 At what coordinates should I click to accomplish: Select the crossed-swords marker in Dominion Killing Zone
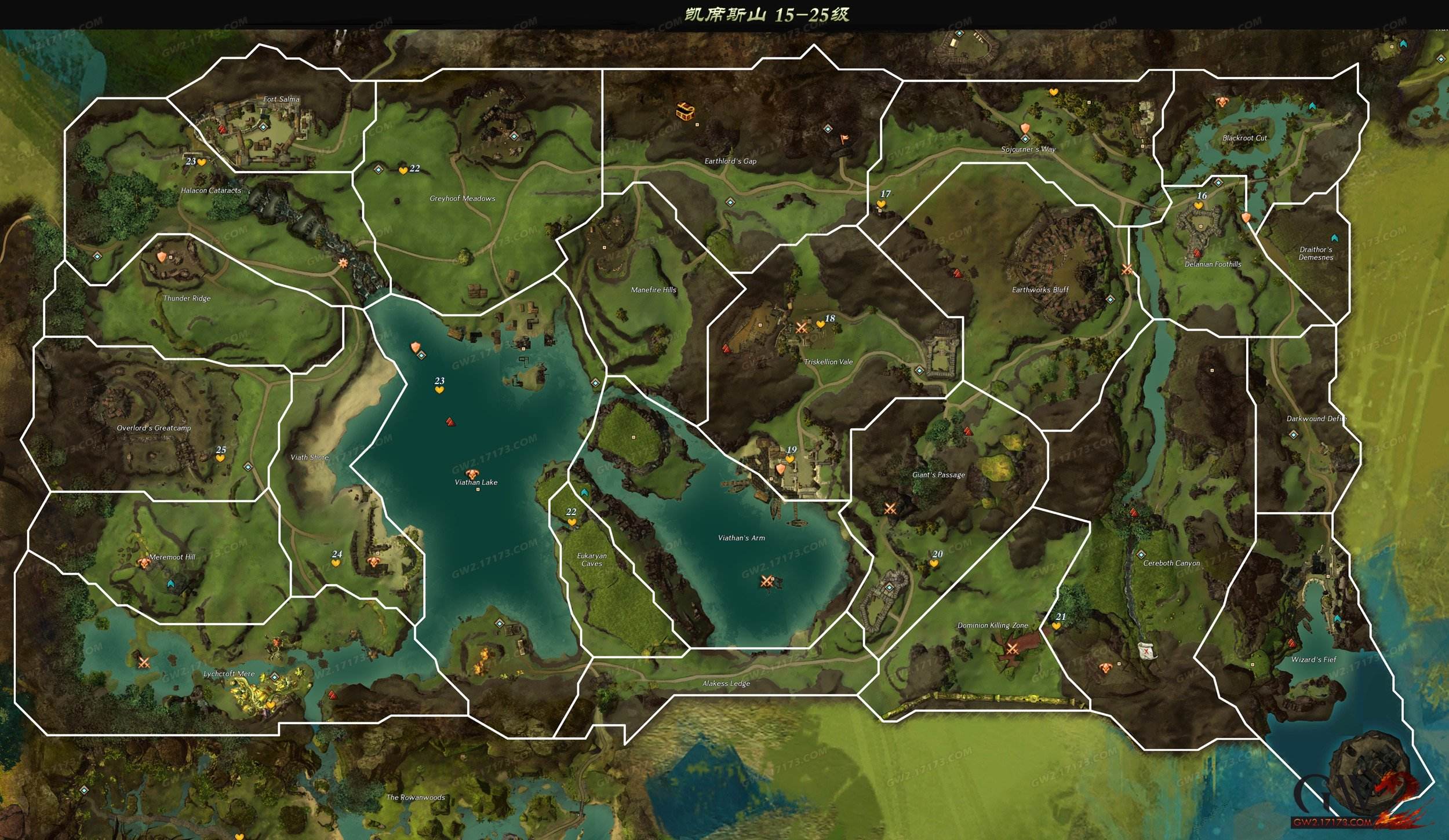pos(1012,649)
